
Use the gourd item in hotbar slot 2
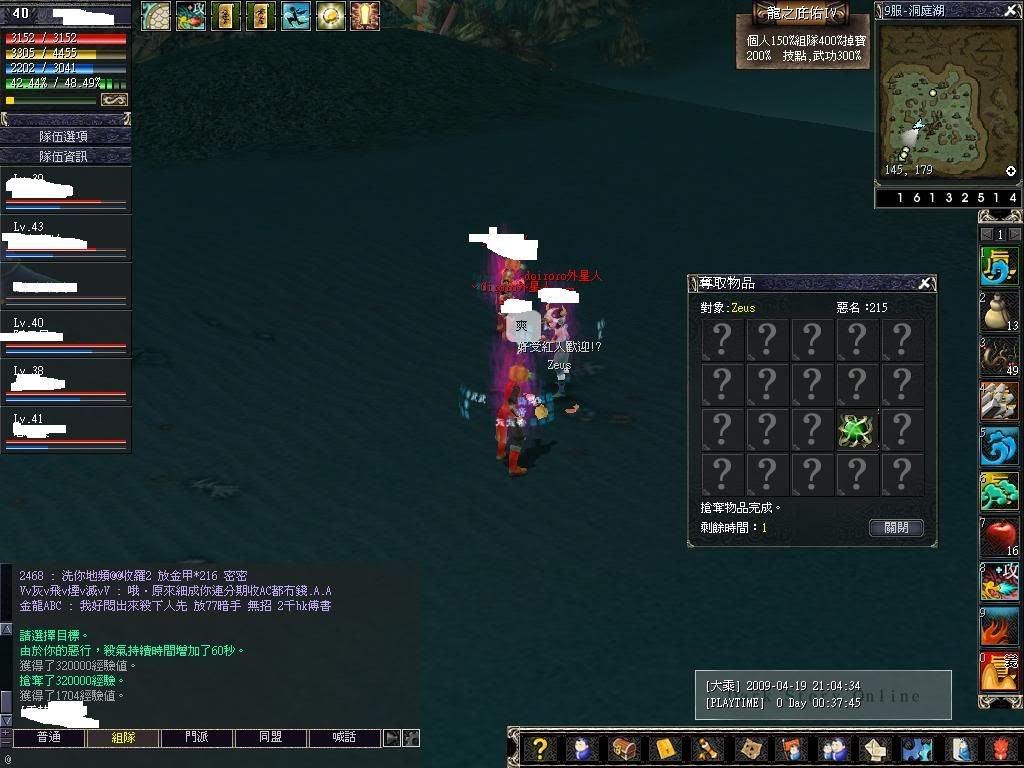pyautogui.click(x=999, y=312)
